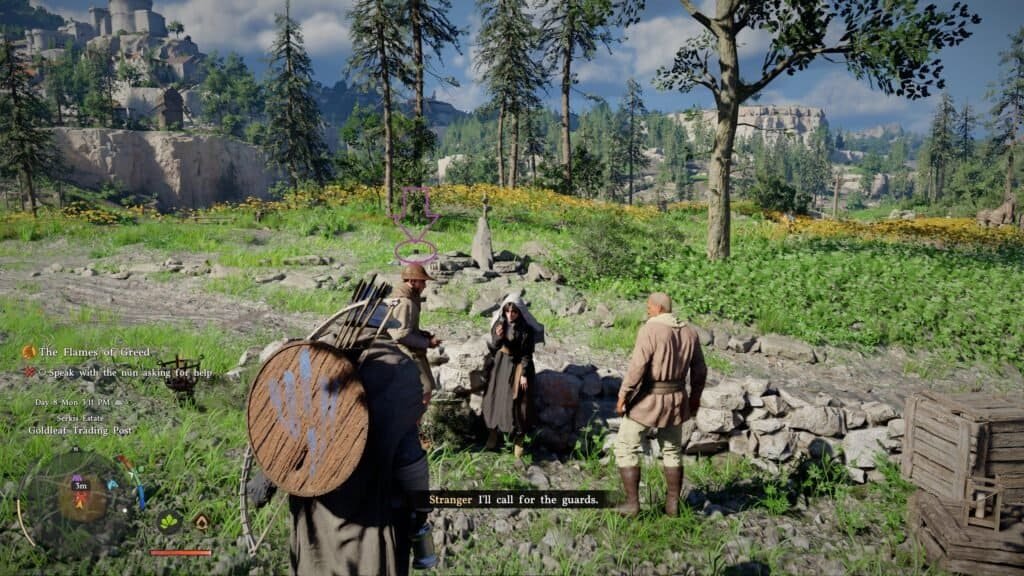Screen dimensions: 1024x576
Task: Open The Flames of Greed quest tracker
Action: point(92,352)
